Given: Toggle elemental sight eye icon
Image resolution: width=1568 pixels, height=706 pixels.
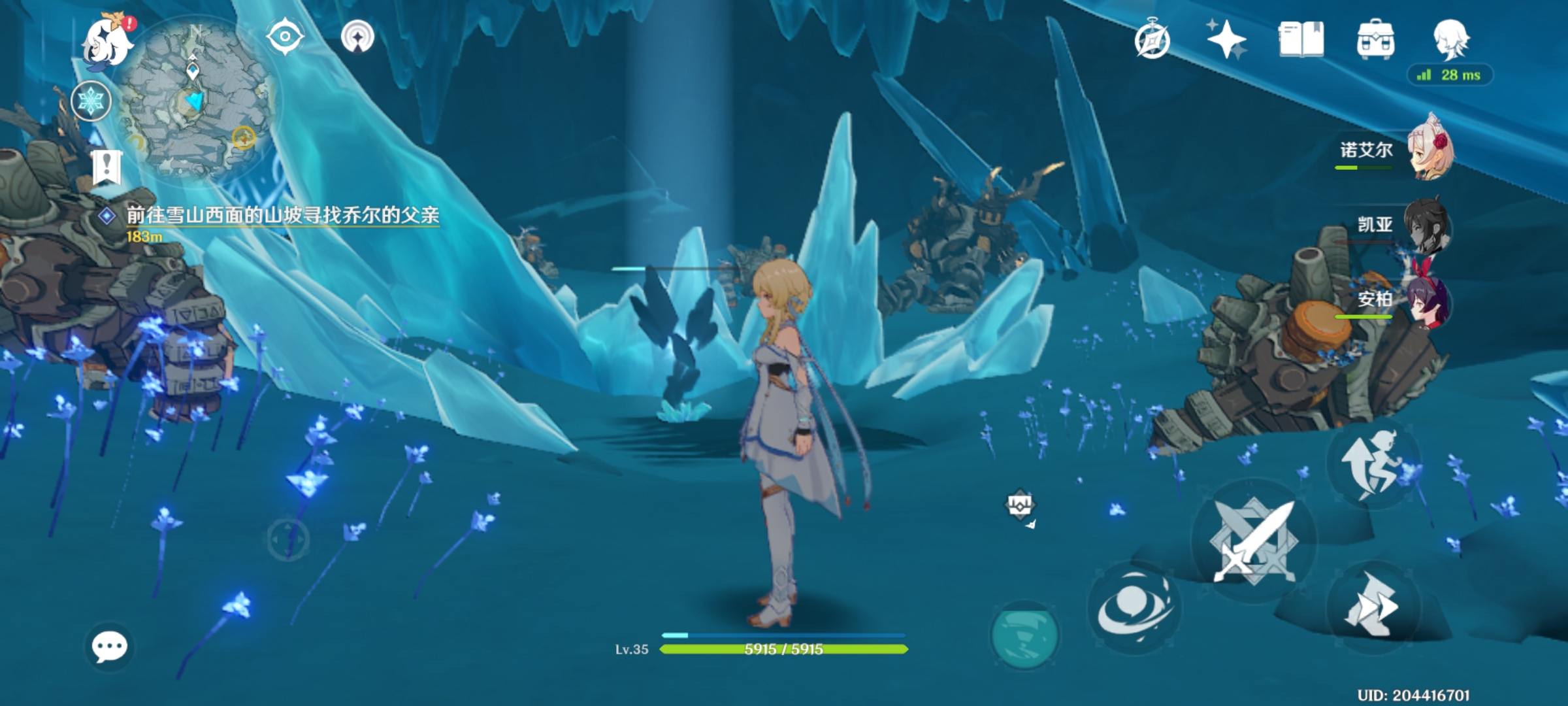Looking at the screenshot, I should [285, 37].
